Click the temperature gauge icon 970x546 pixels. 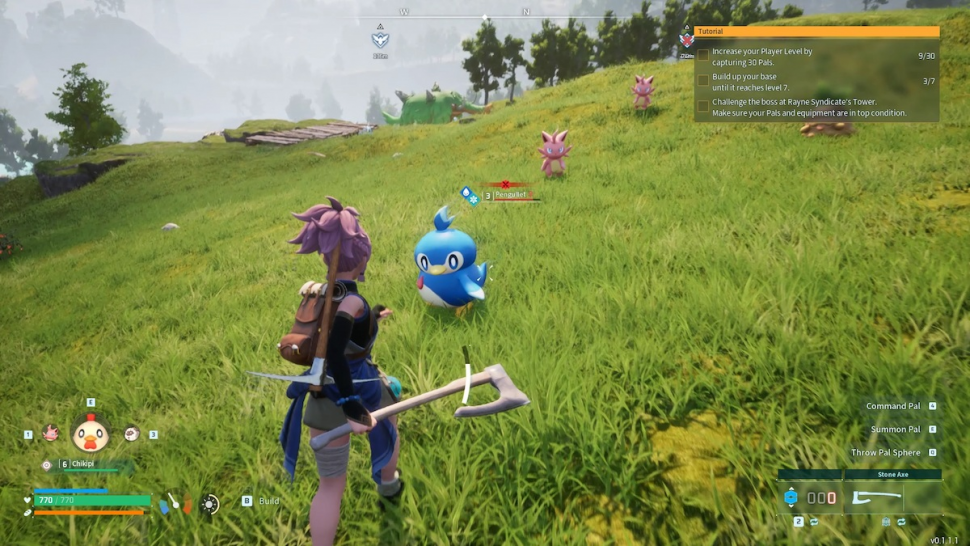click(x=174, y=503)
